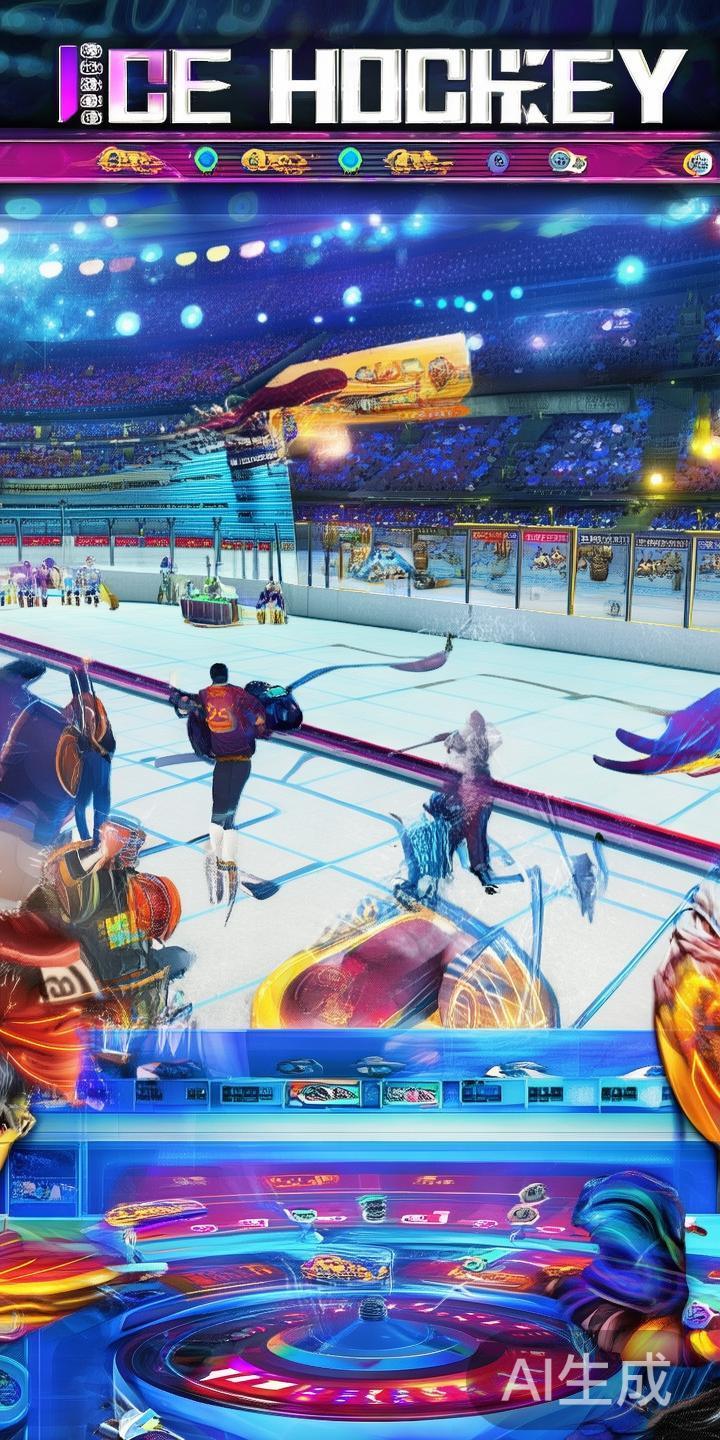Click the gold-rimmed round icon in the top bar
Image resolution: width=720 pixels, height=1440 pixels.
[x=698, y=162]
